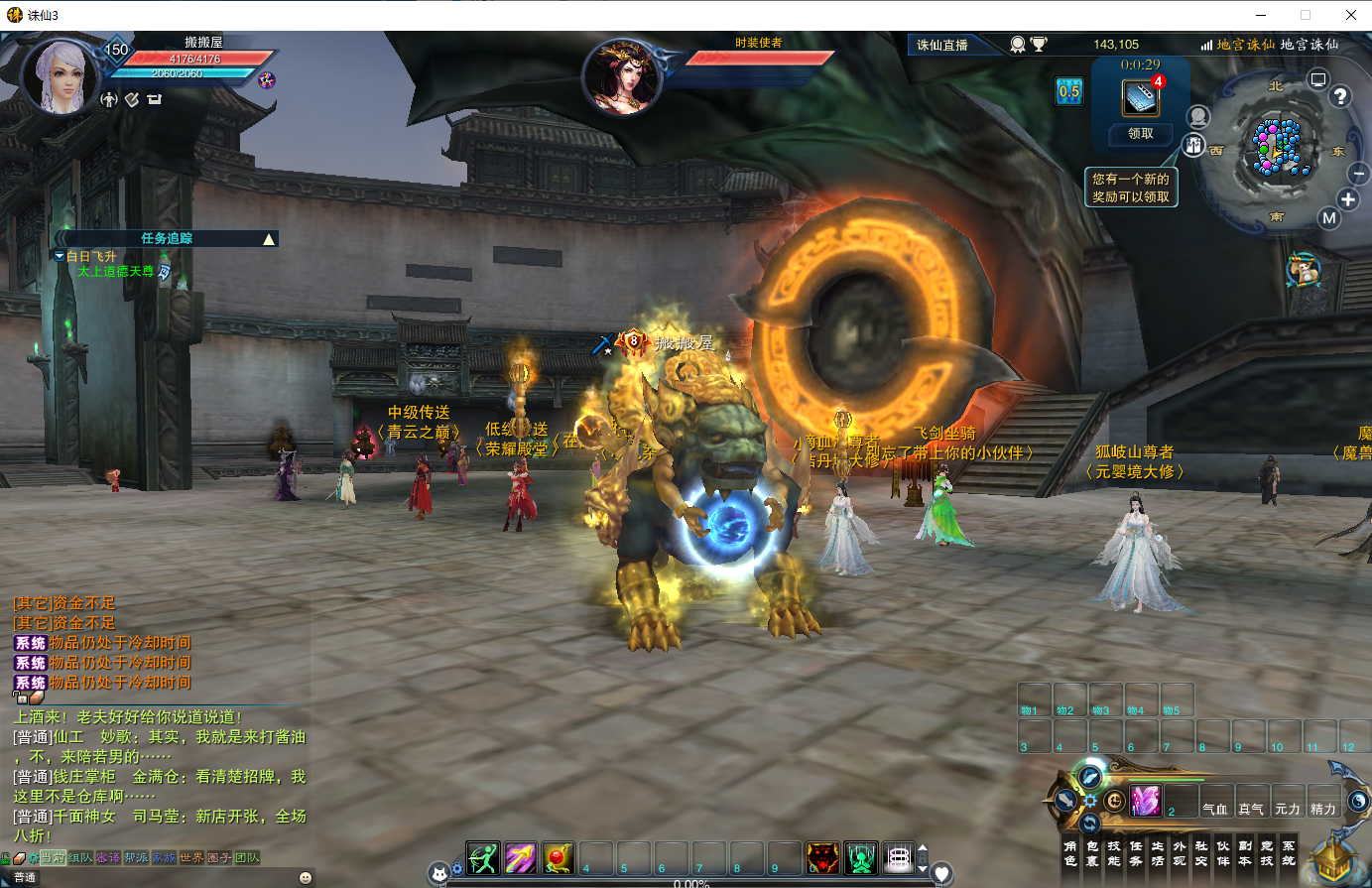Open the 诛仙直播 live stream tab
The image size is (1372, 888).
[x=942, y=45]
